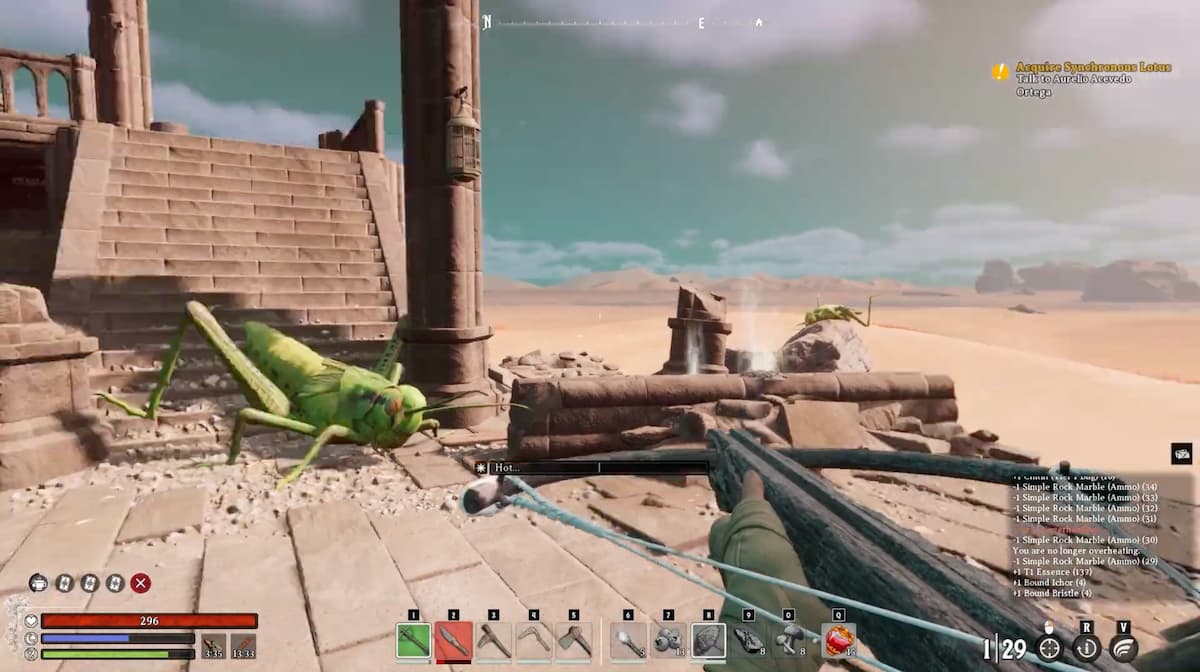Click the aim crosshair action icon
The height and width of the screenshot is (672, 1200).
coord(1049,648)
